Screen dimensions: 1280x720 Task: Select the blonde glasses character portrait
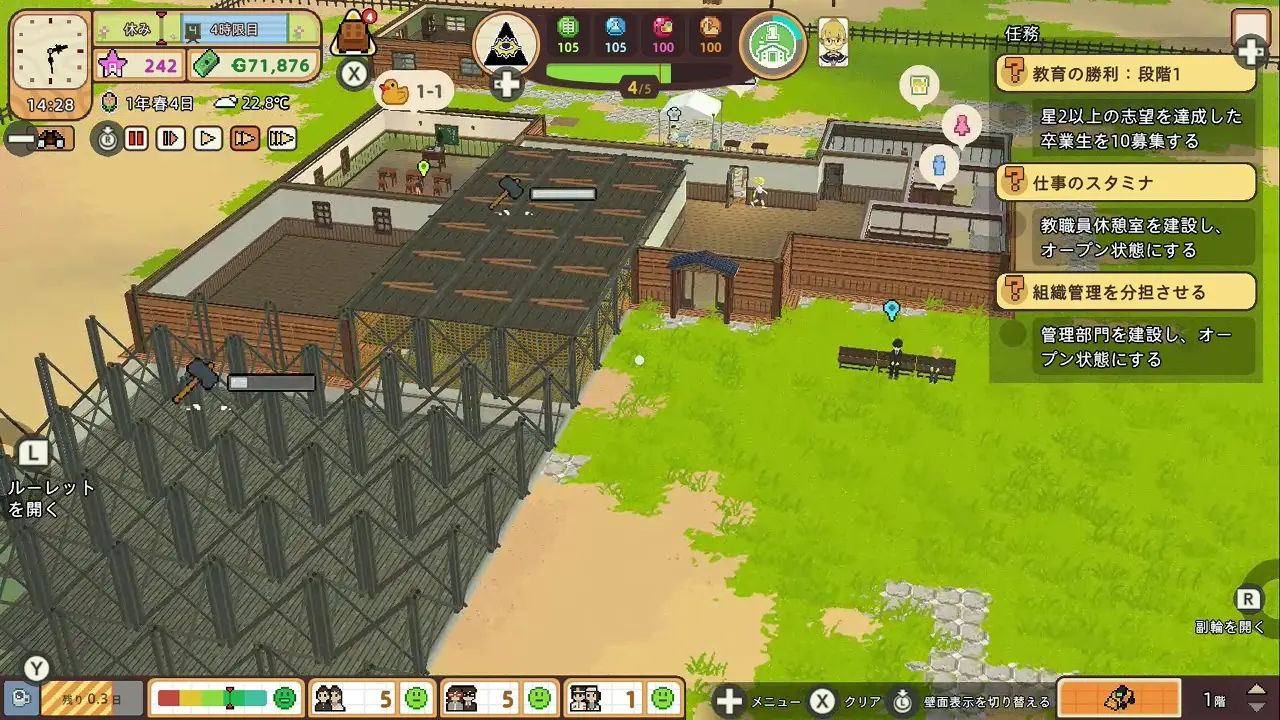point(833,42)
